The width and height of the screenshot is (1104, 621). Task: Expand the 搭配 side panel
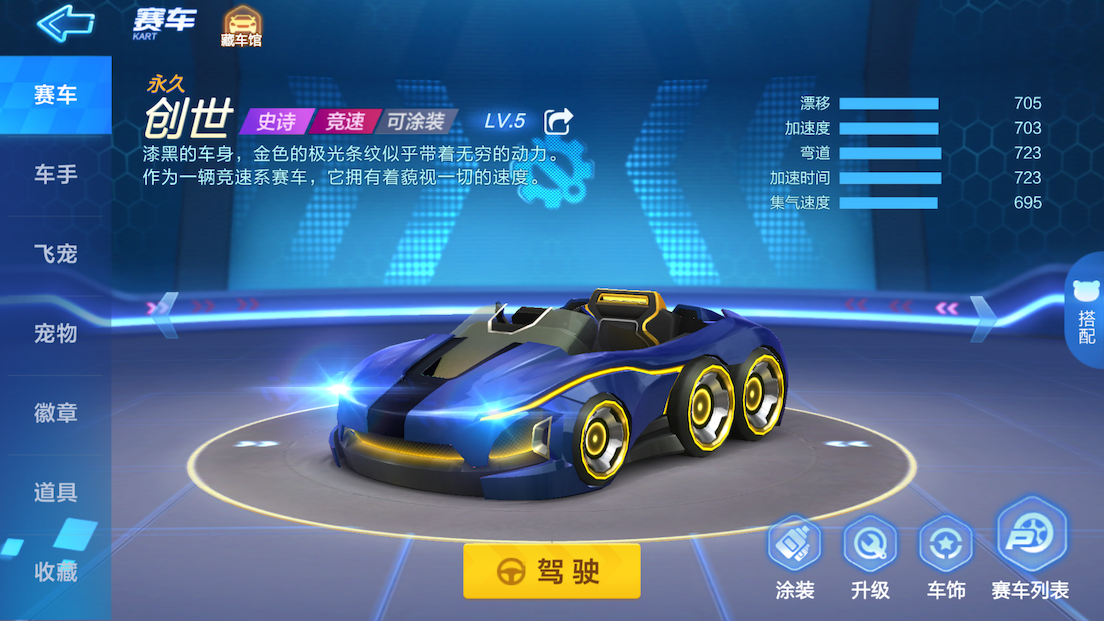(1087, 314)
